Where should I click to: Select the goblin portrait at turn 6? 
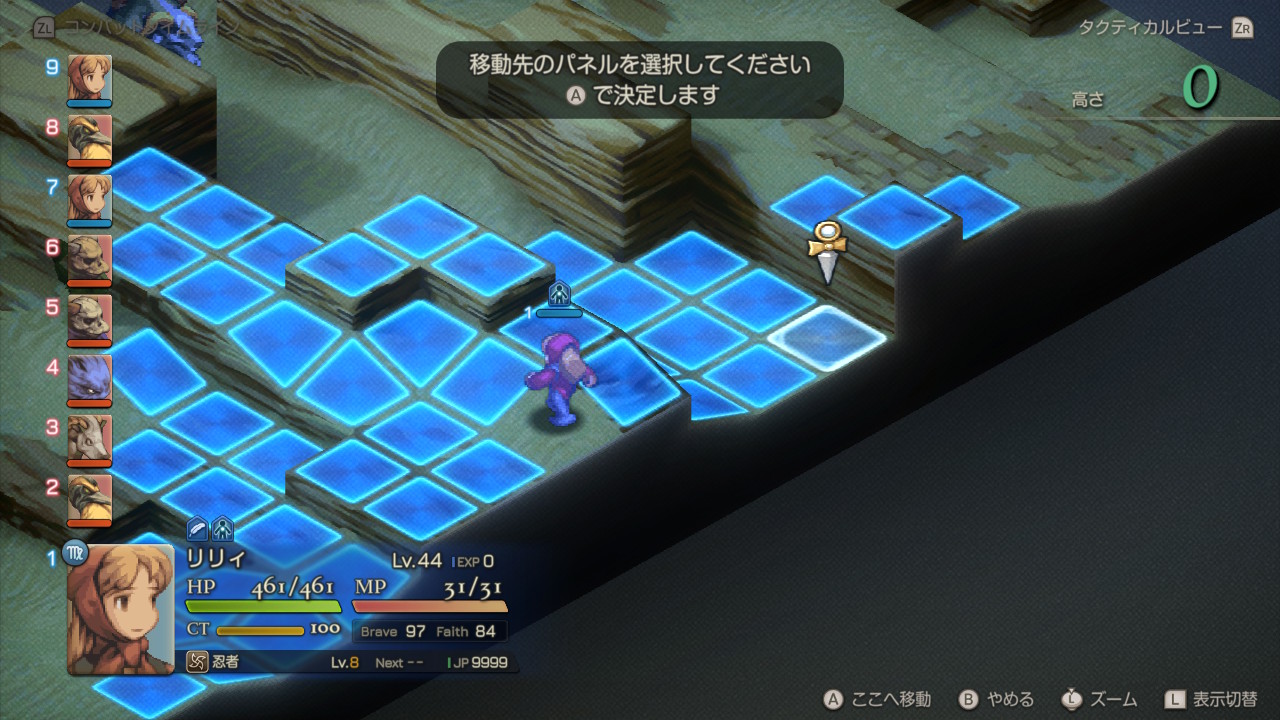90,259
